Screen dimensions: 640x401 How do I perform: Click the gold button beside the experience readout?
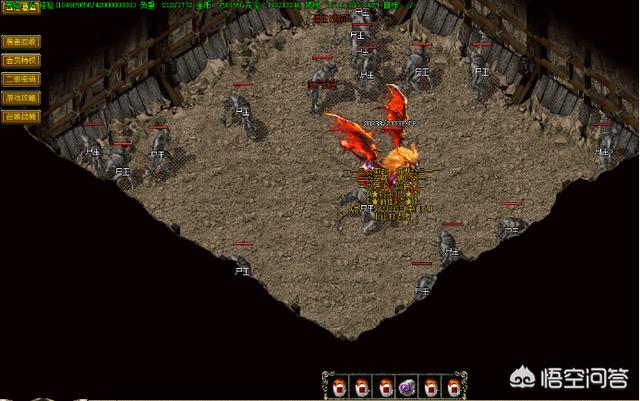point(18,6)
